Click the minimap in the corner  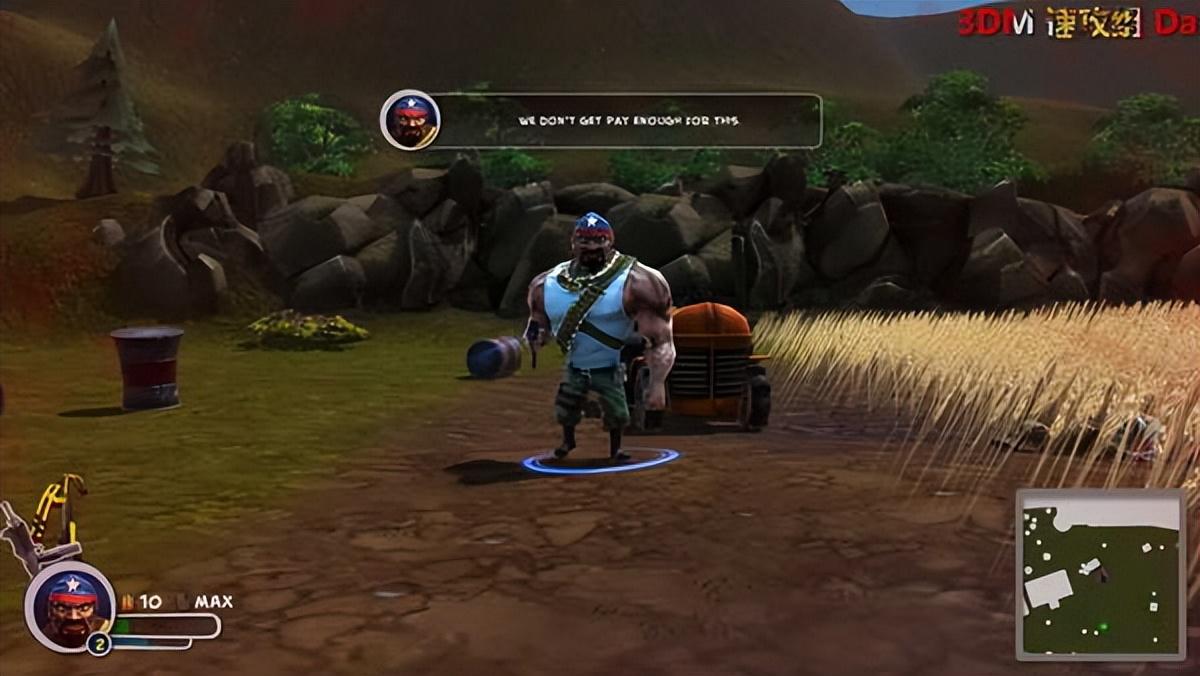1100,574
